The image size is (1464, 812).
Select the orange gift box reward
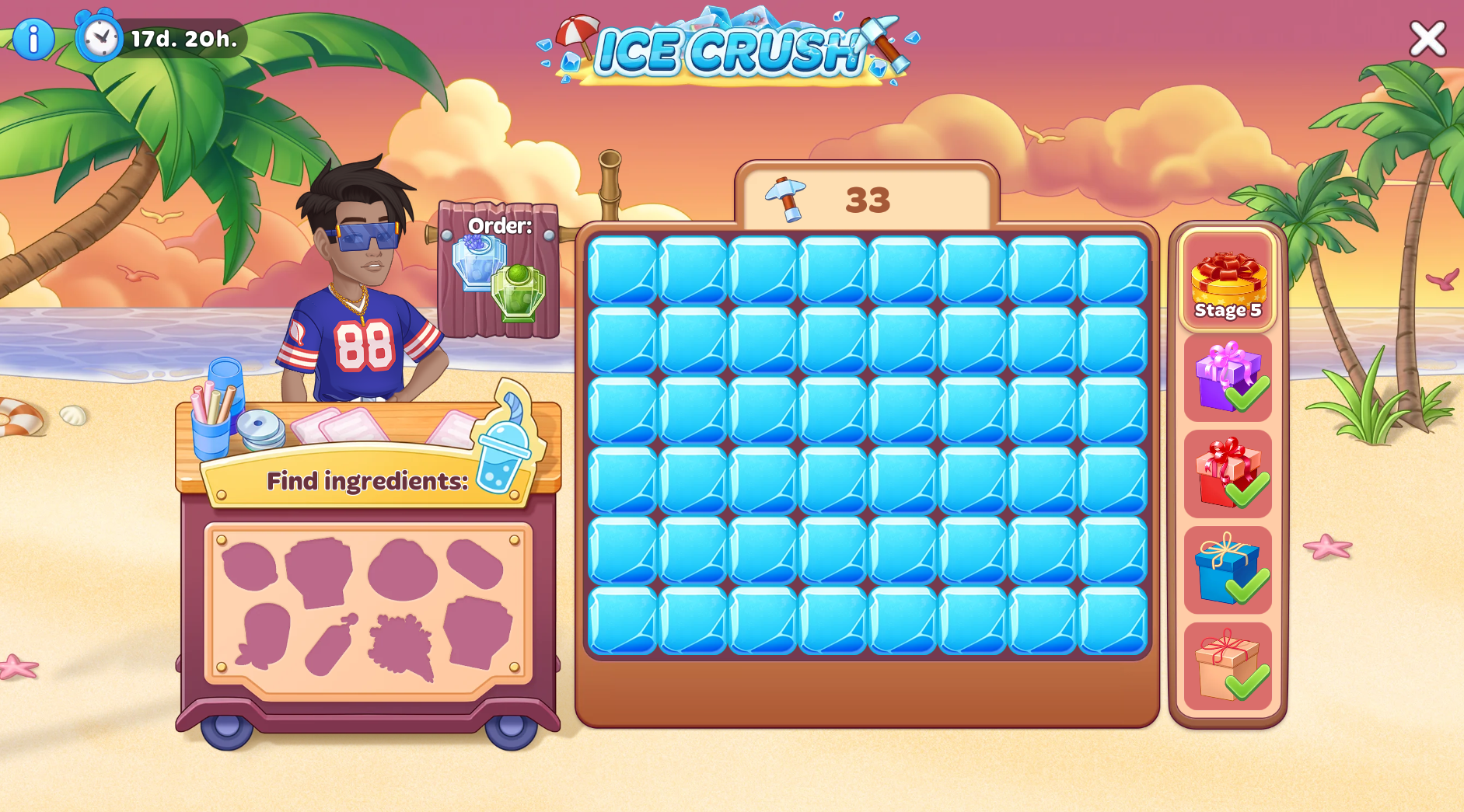1228,666
